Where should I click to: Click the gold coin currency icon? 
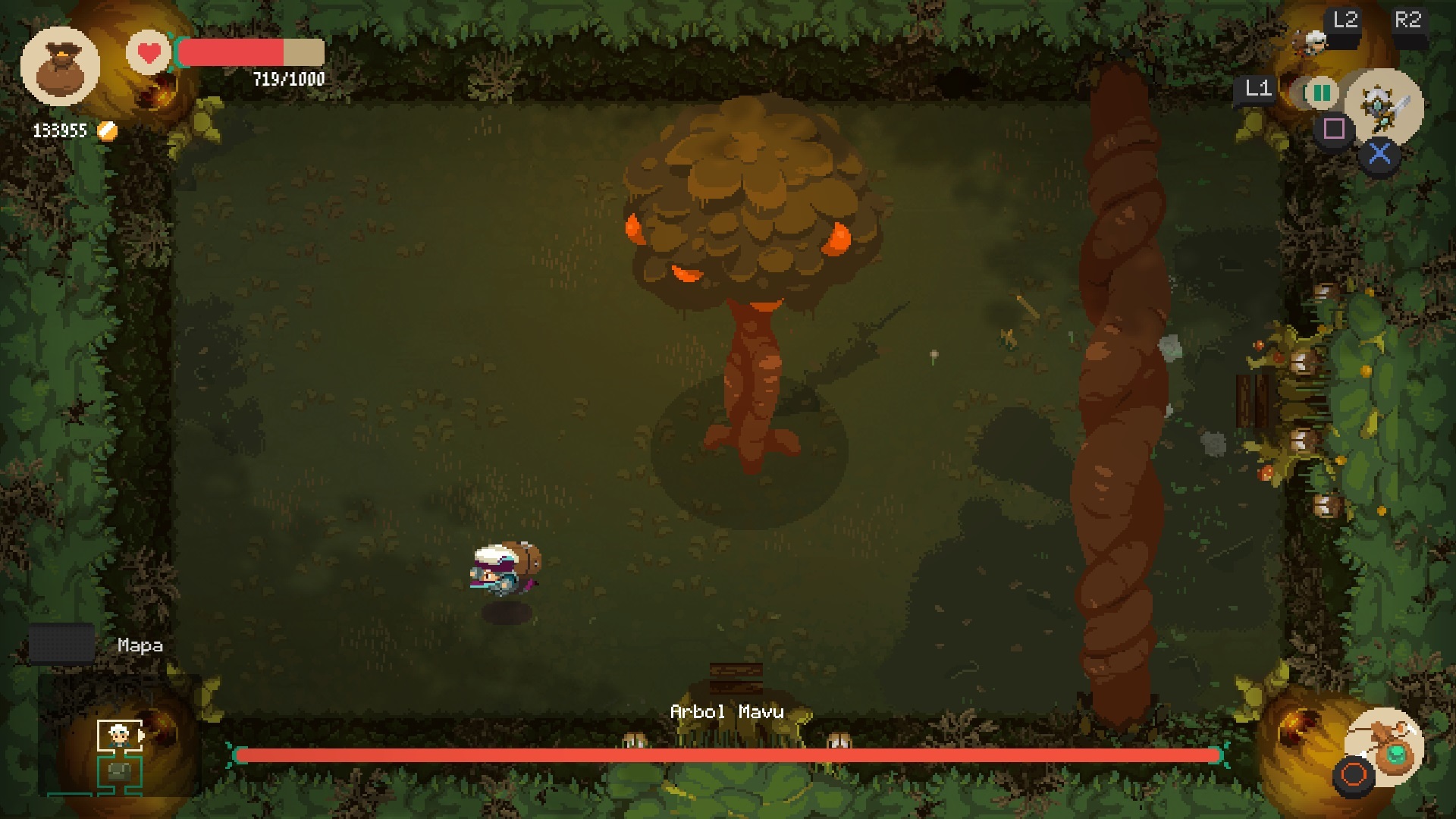coord(108,131)
